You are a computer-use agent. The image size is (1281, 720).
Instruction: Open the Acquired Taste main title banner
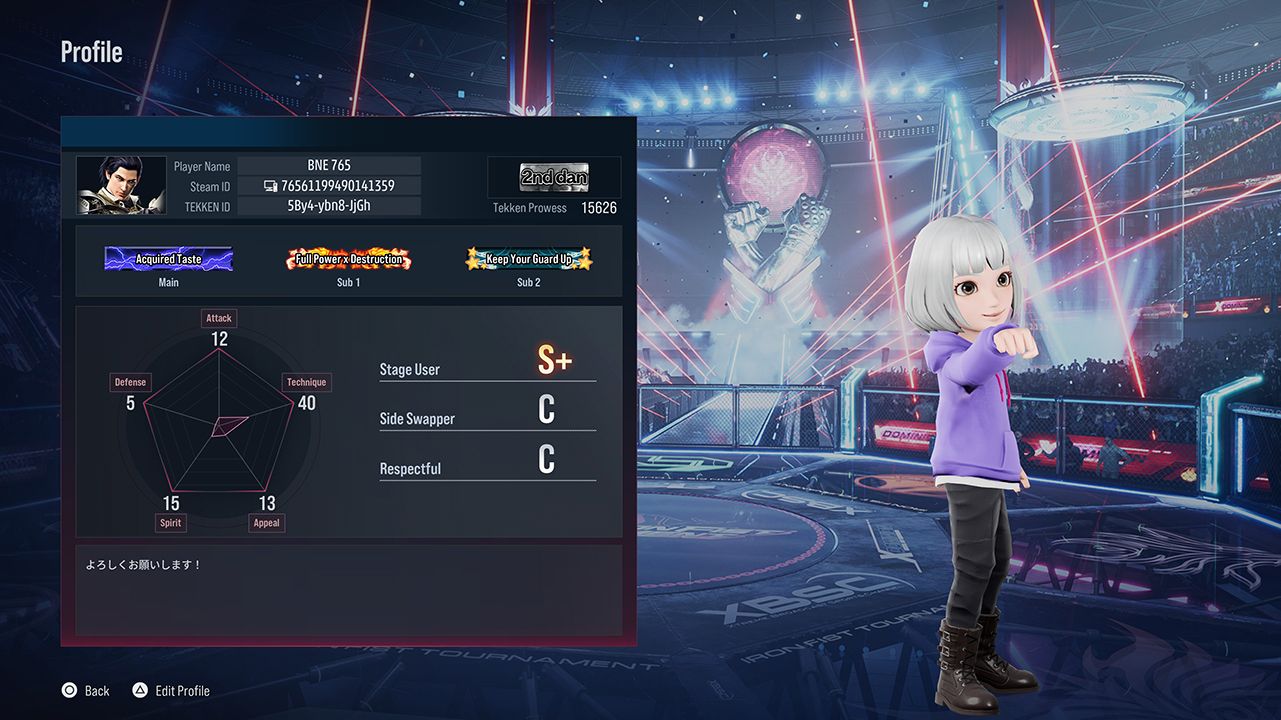(167, 258)
